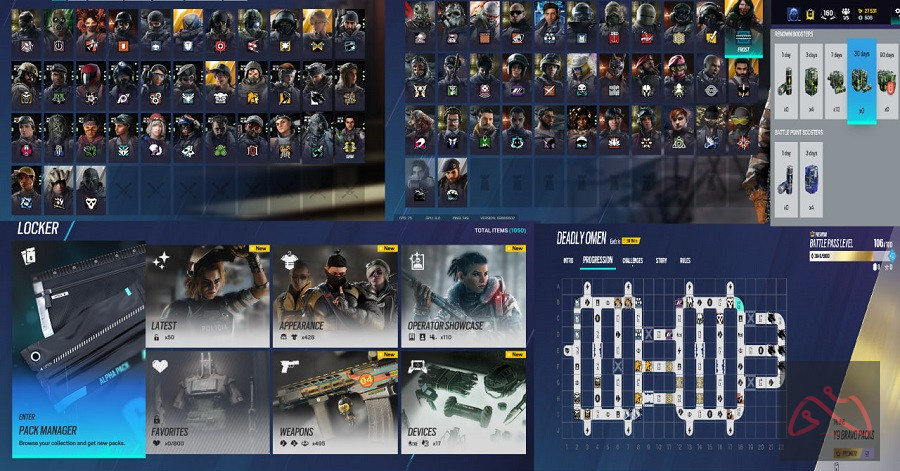Switch to the Progression tab
Screen dimensions: 900x471
pyautogui.click(x=597, y=261)
